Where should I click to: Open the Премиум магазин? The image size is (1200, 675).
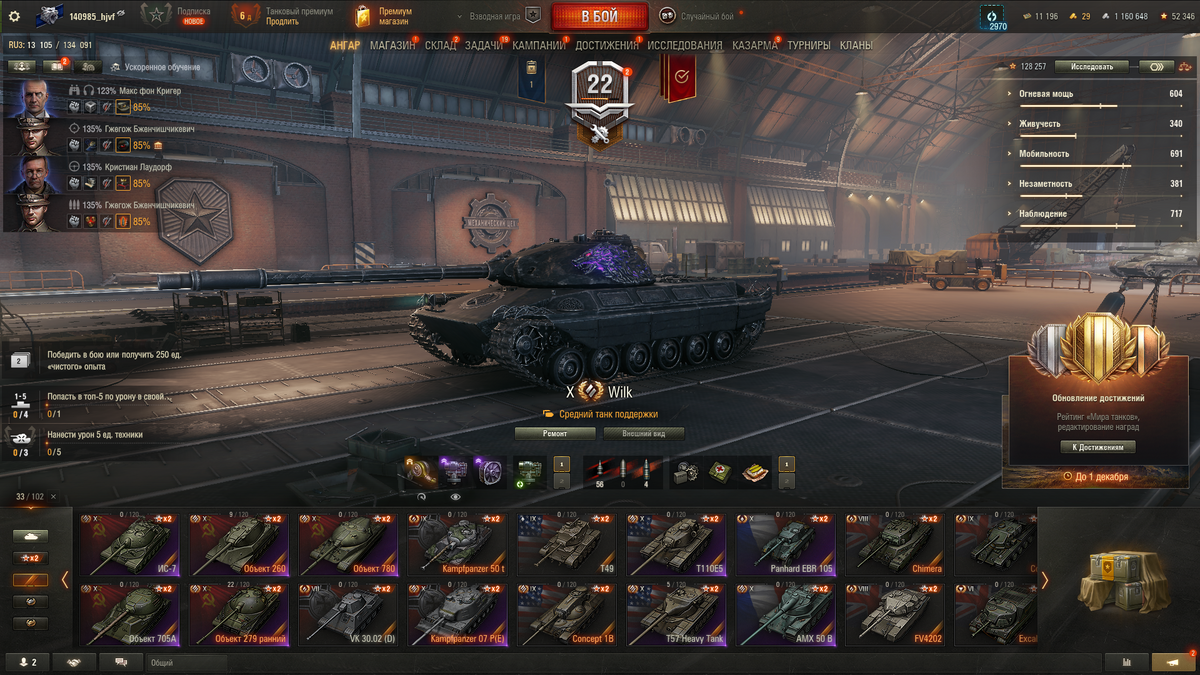pos(381,16)
